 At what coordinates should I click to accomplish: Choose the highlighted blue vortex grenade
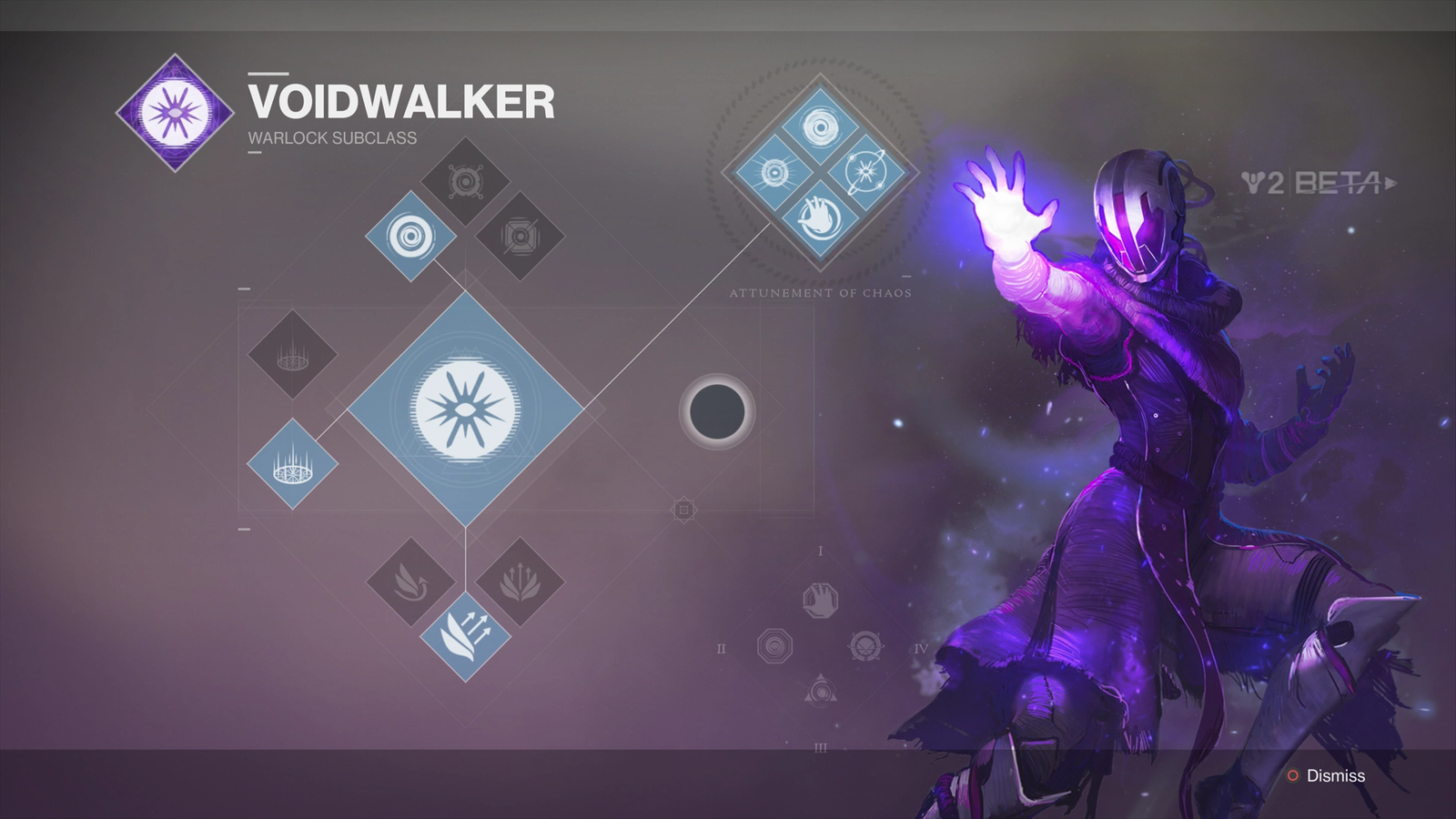click(x=410, y=237)
